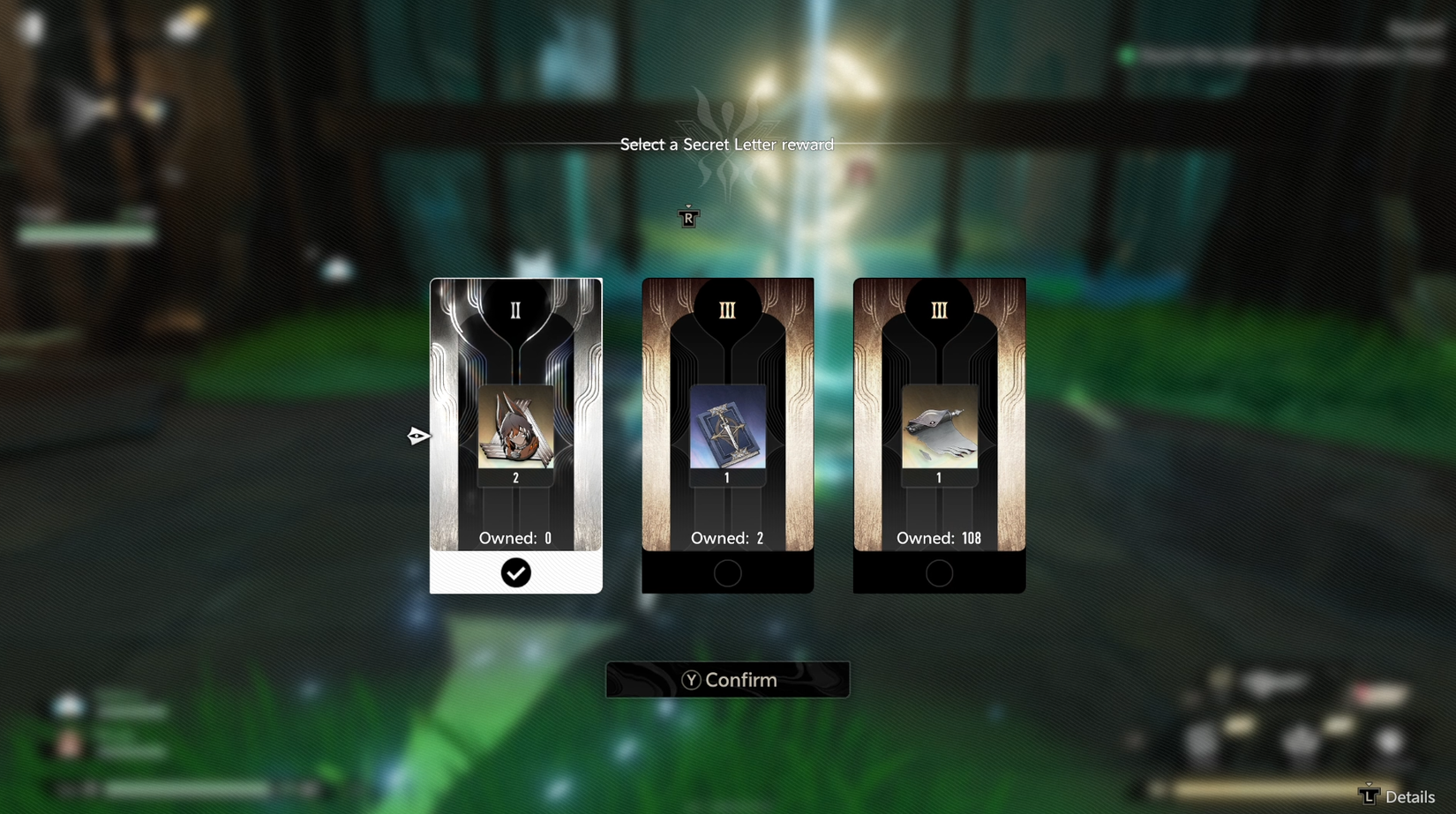Tick the empty circle under the book card
1456x814 pixels.
click(x=727, y=573)
